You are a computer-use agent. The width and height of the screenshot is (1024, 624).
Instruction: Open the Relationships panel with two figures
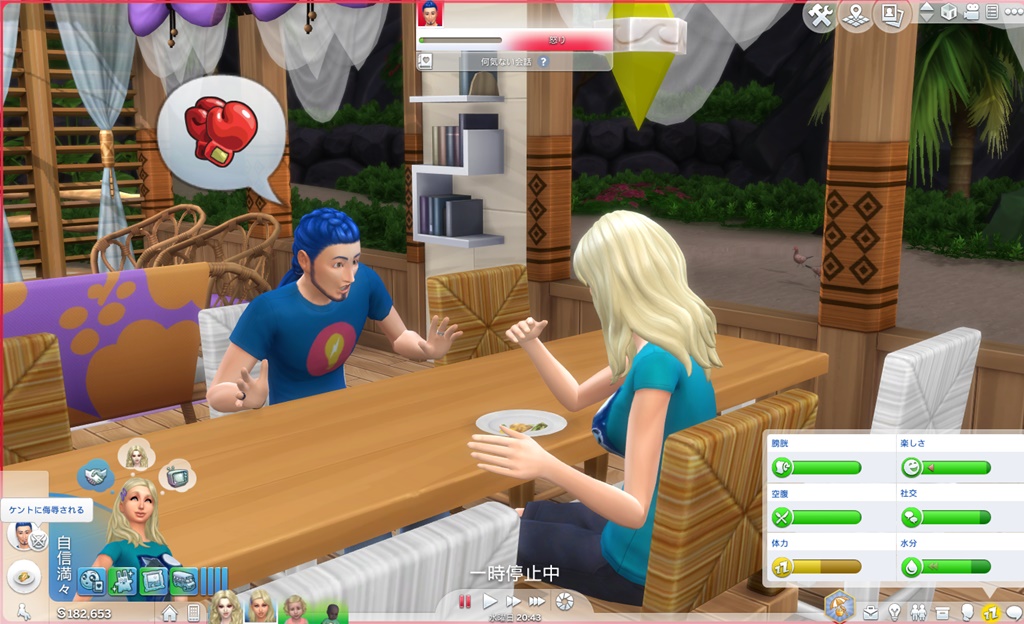click(x=919, y=612)
